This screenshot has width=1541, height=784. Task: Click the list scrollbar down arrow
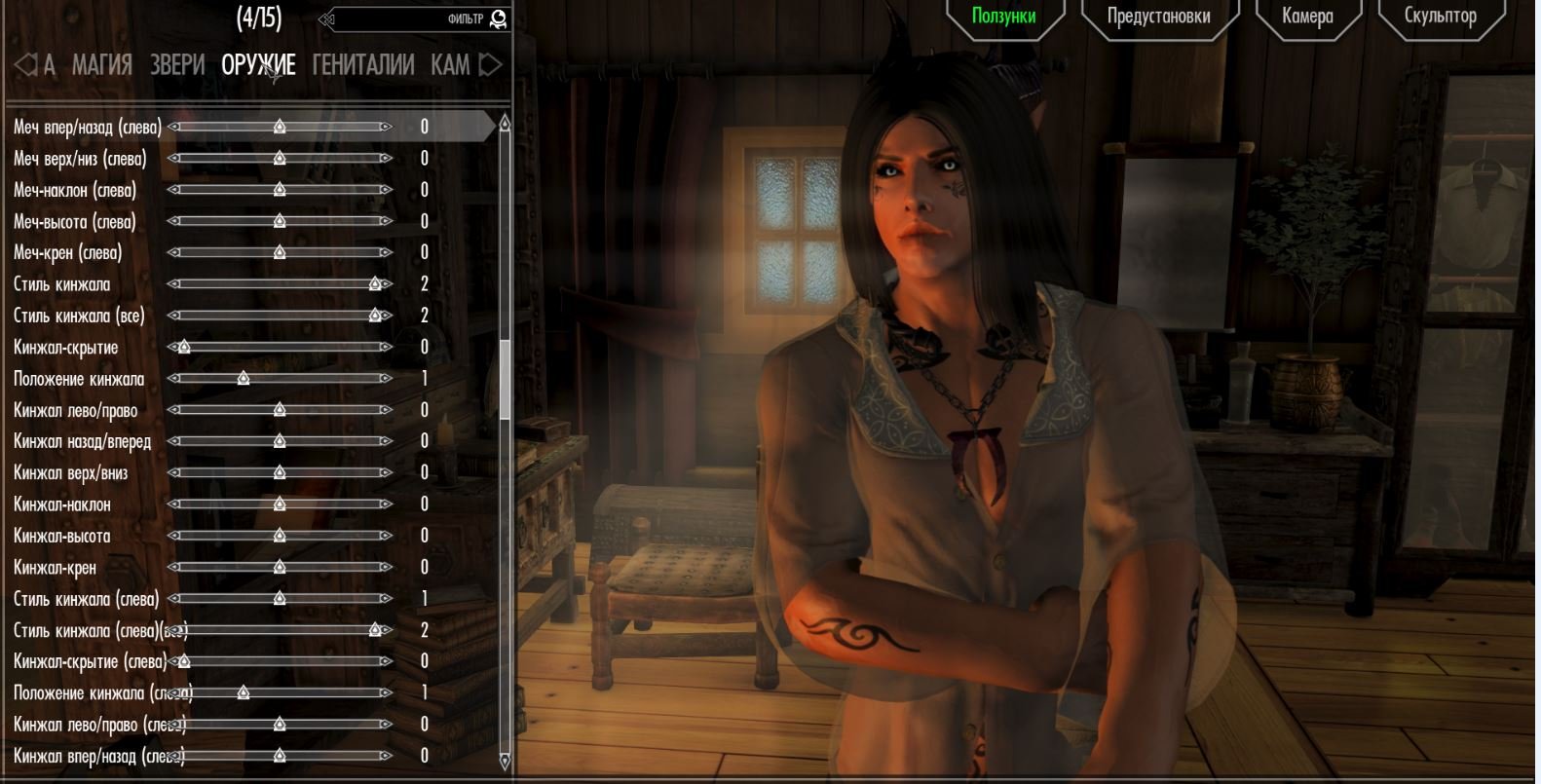pos(505,760)
